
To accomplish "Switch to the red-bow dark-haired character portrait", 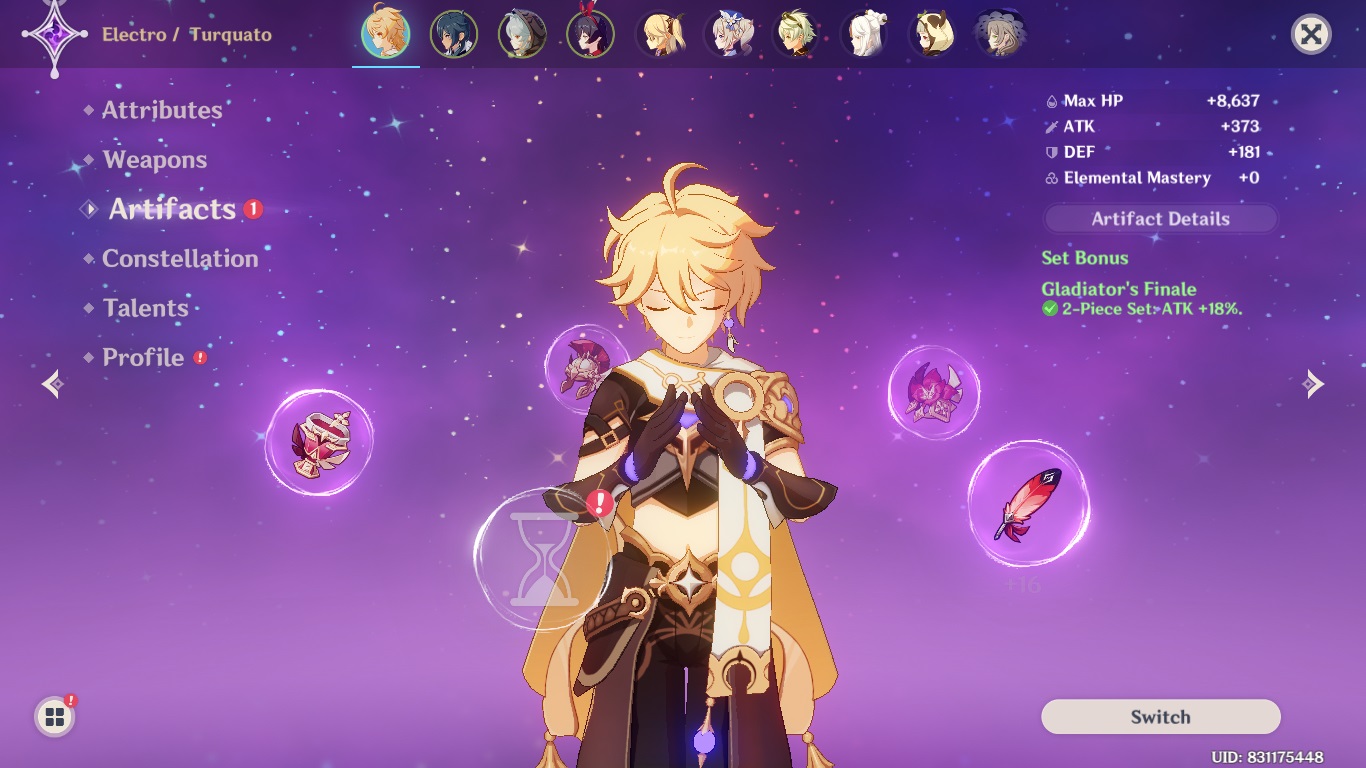I will pos(589,35).
